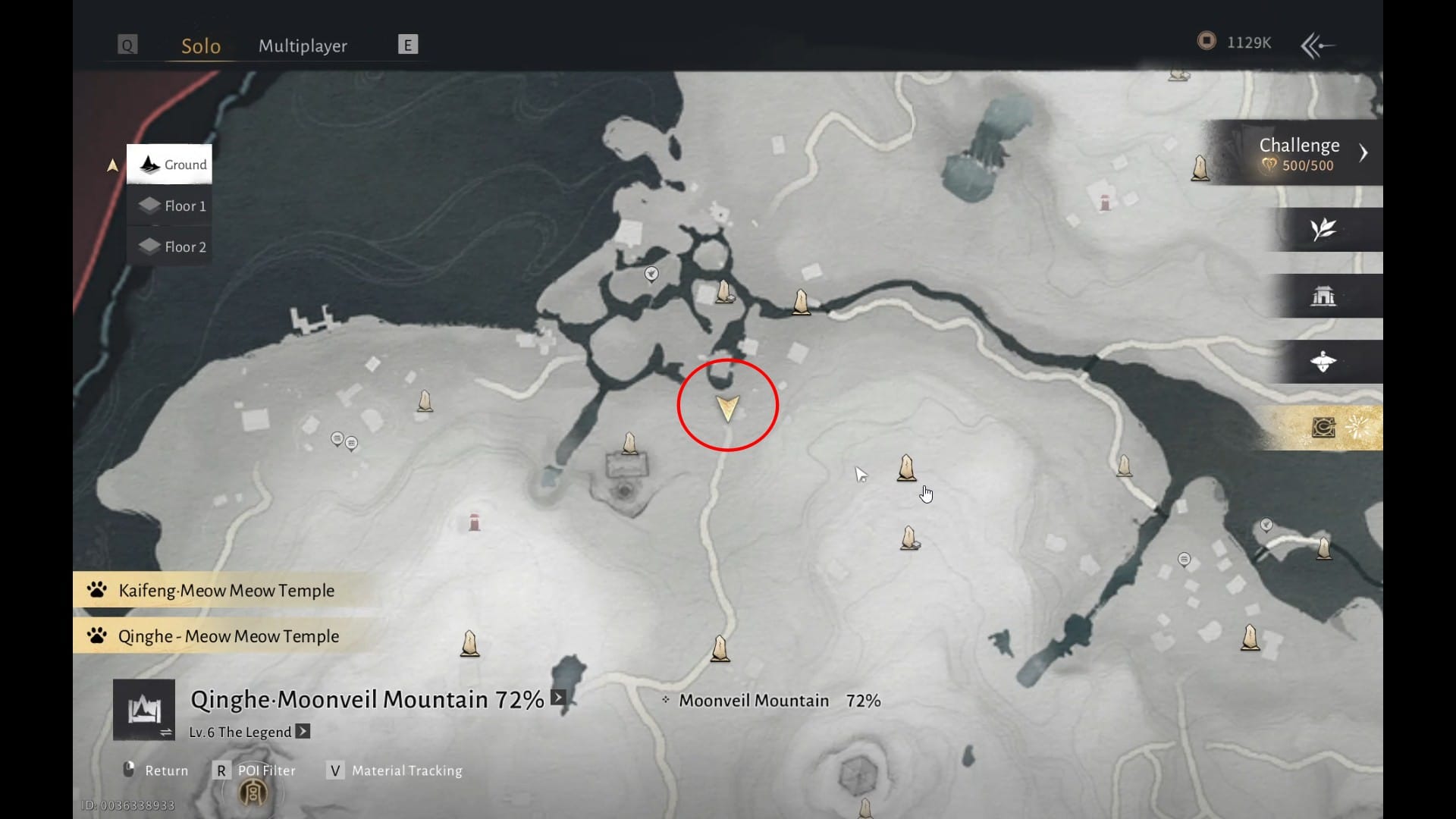Close the map with the back arrow
This screenshot has width=1456, height=819.
(1318, 45)
